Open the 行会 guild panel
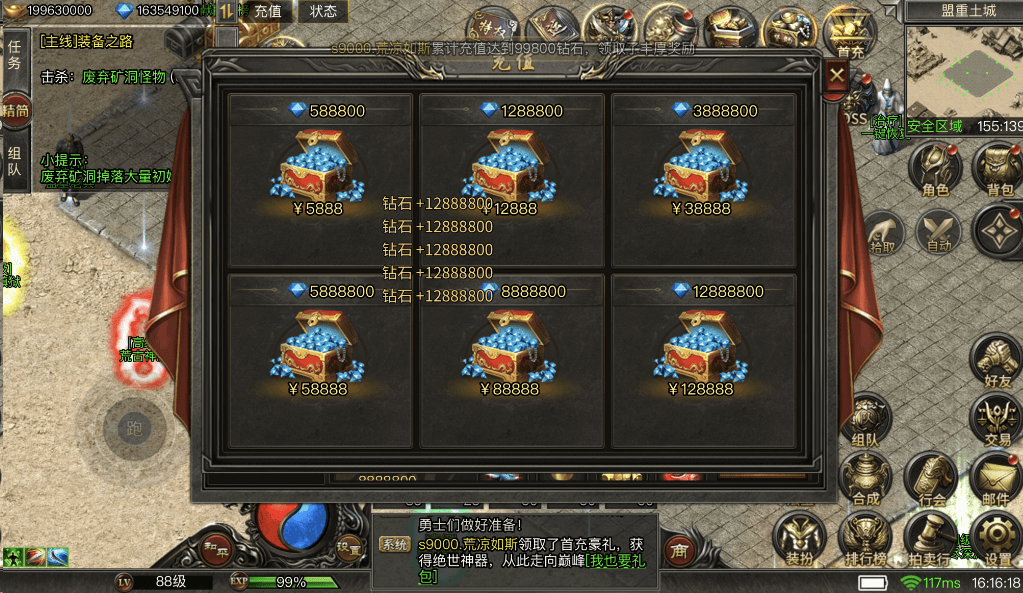 932,478
